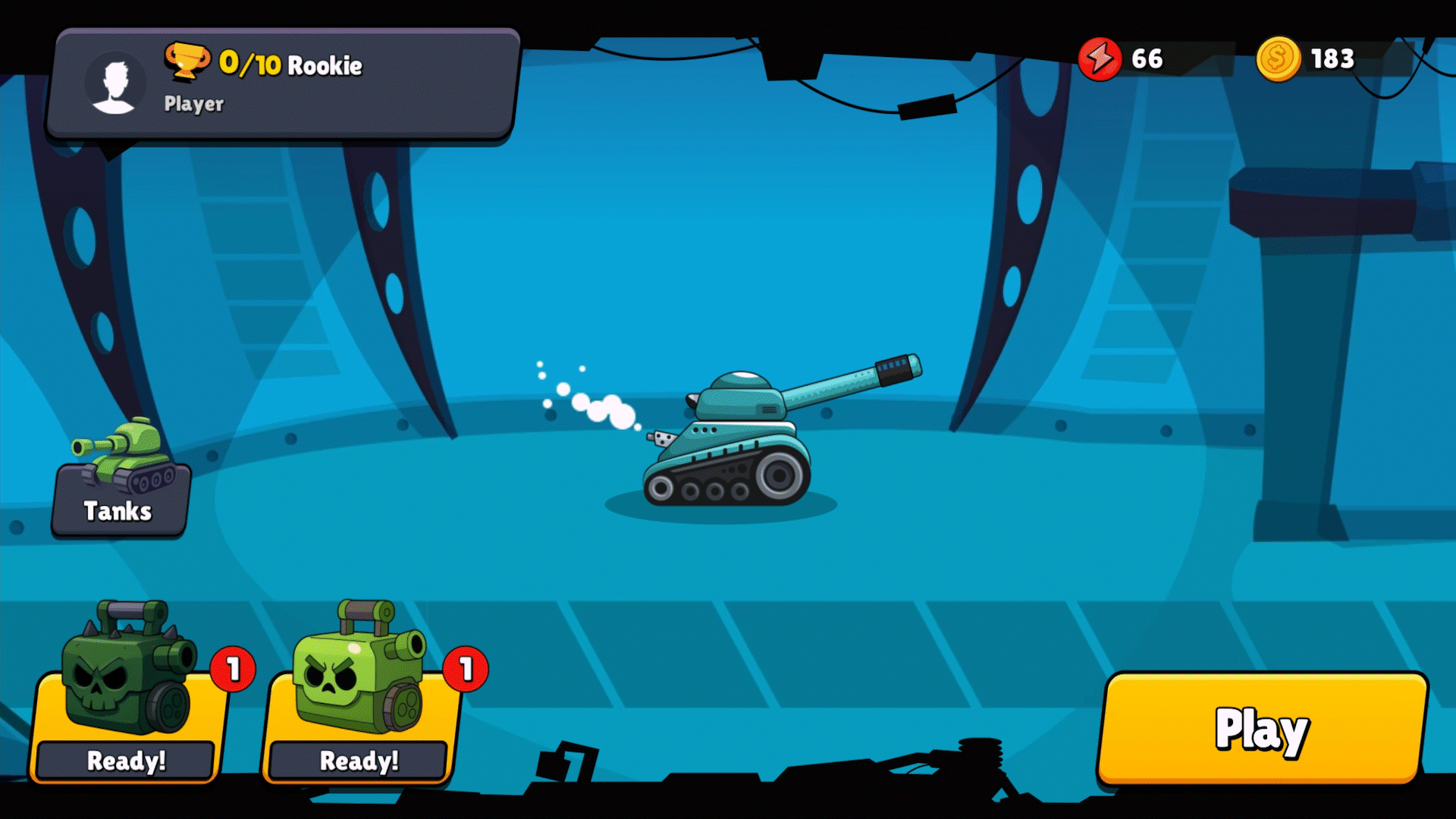
Task: Open the second Ready! chest
Action: click(x=358, y=759)
